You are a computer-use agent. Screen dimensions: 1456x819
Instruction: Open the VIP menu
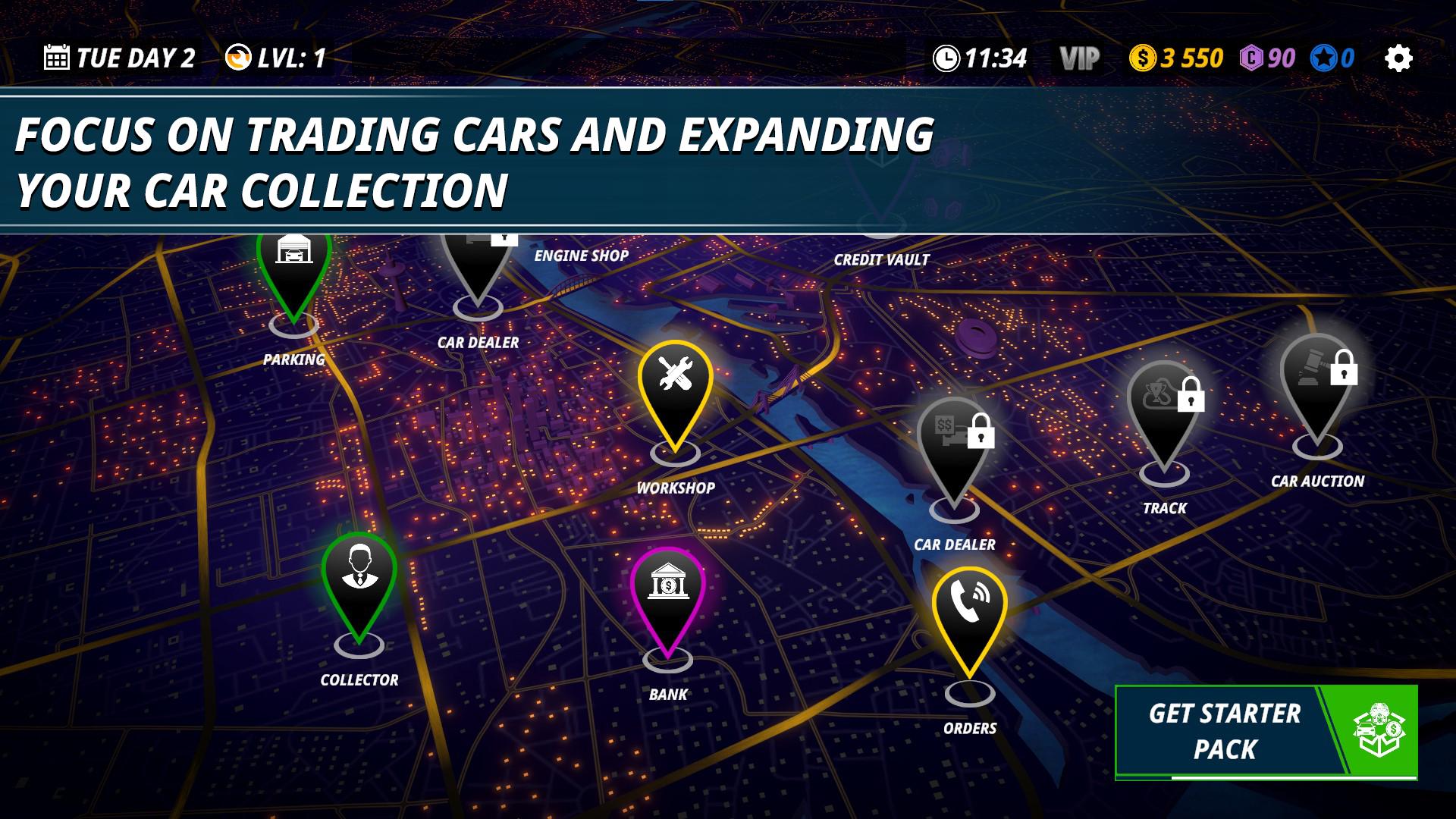coord(1079,58)
